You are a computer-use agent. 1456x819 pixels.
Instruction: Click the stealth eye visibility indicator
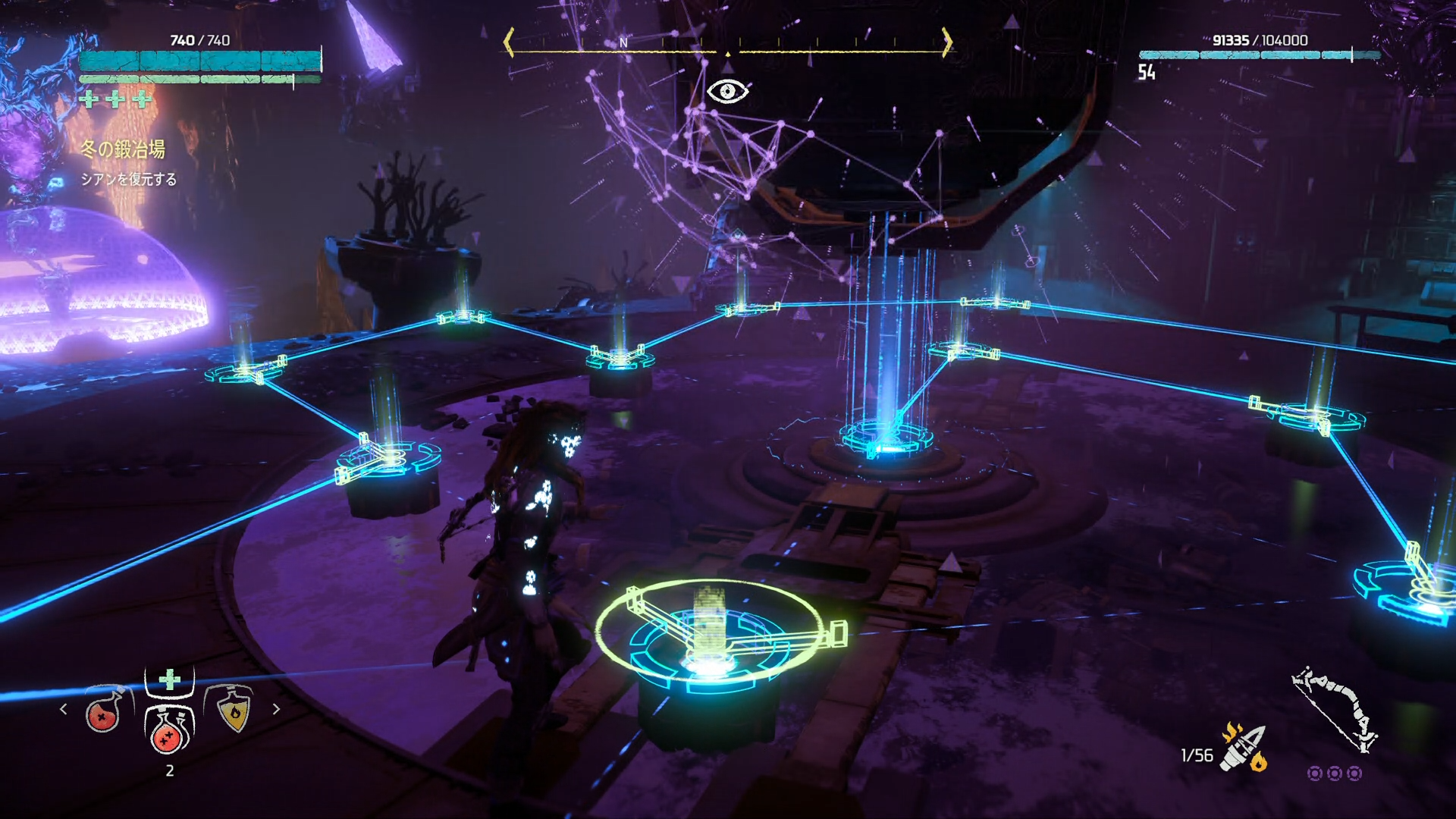[727, 92]
